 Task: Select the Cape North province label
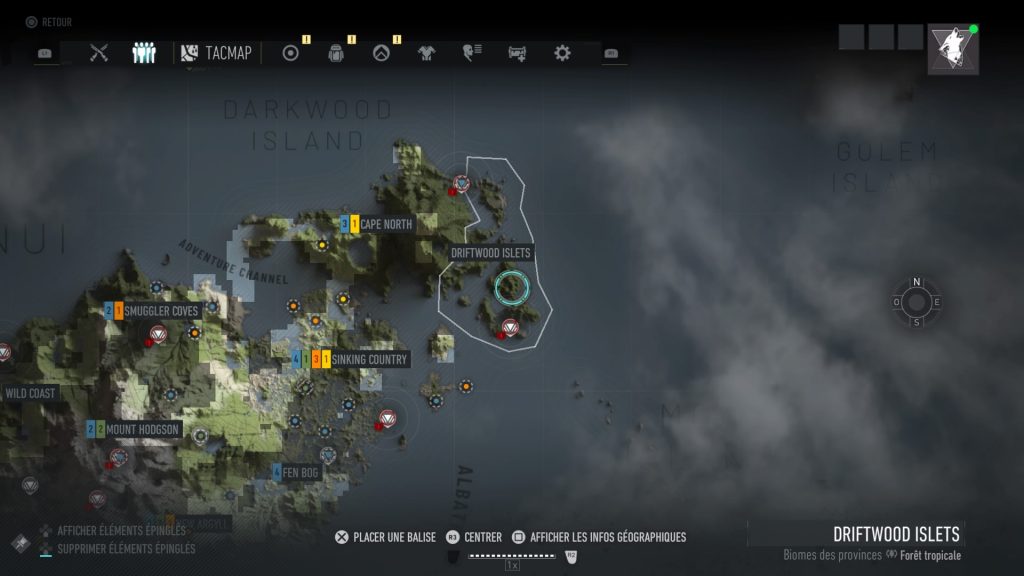385,224
